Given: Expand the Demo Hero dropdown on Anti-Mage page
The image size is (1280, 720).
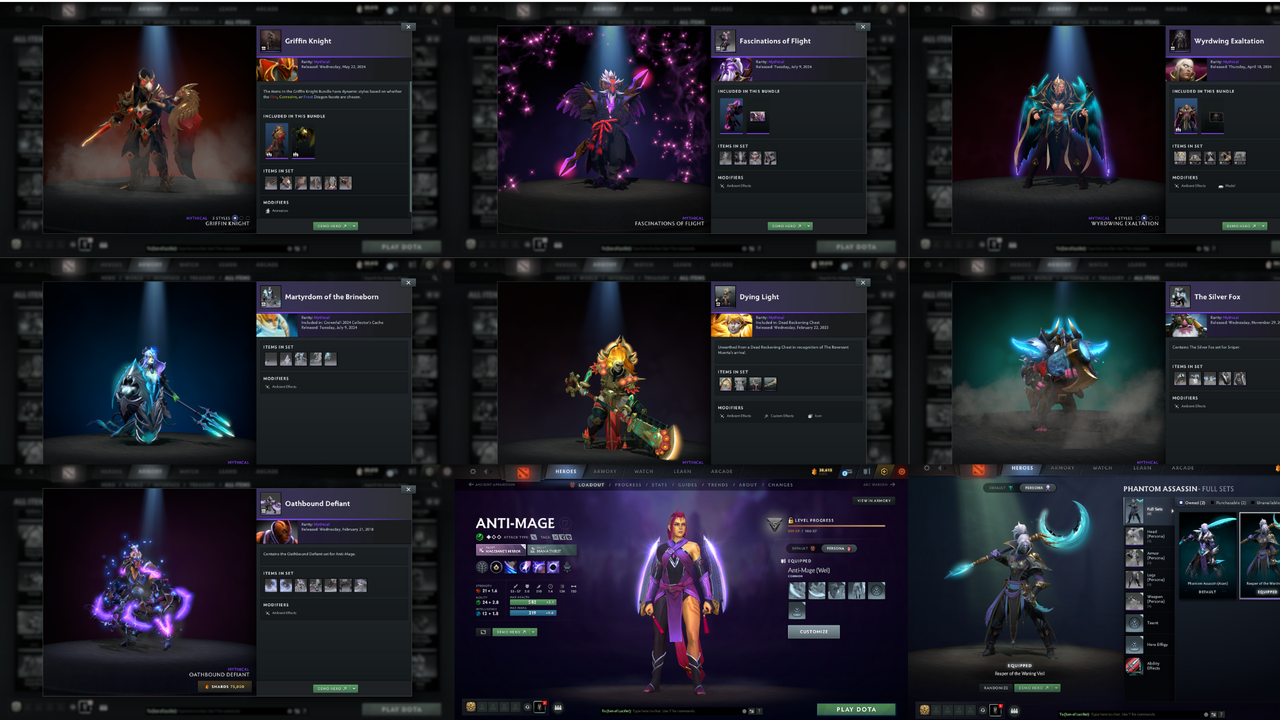Looking at the screenshot, I should pyautogui.click(x=533, y=632).
